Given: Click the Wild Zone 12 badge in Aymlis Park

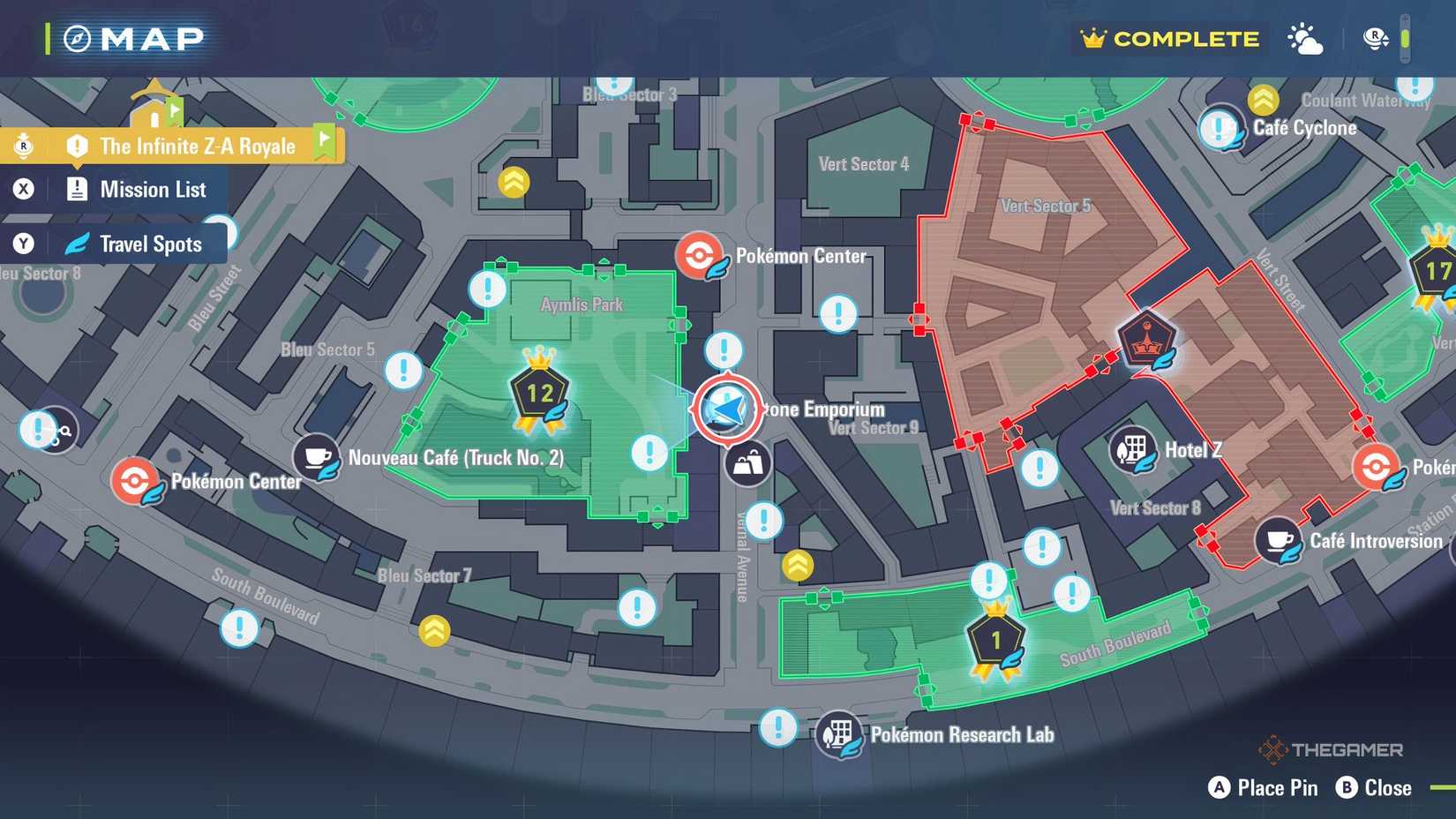Looking at the screenshot, I should point(541,391).
